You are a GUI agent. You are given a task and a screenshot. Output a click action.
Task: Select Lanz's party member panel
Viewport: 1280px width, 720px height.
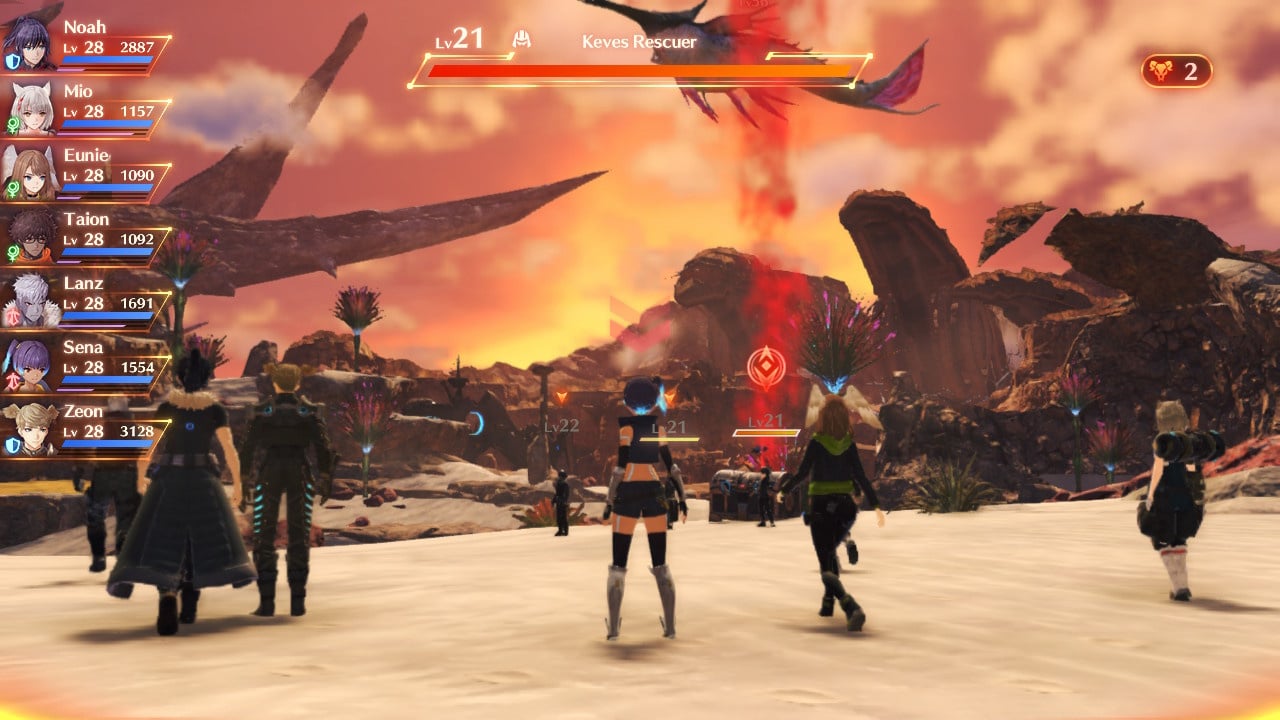pyautogui.click(x=85, y=301)
